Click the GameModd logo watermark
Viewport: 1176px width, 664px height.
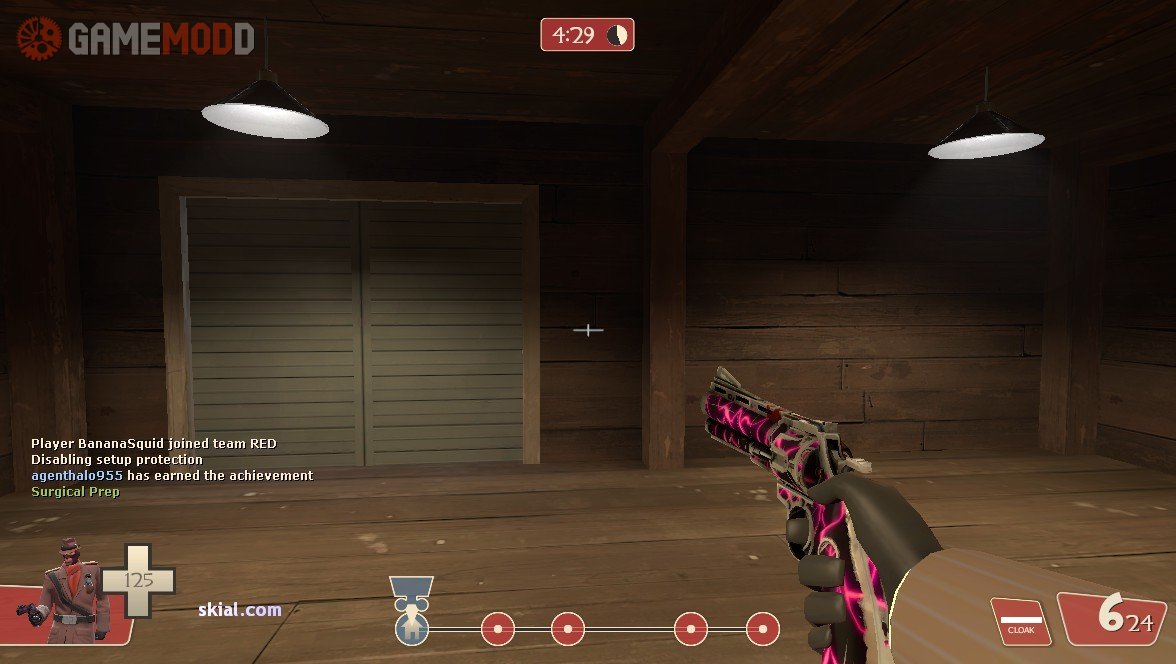(x=136, y=39)
